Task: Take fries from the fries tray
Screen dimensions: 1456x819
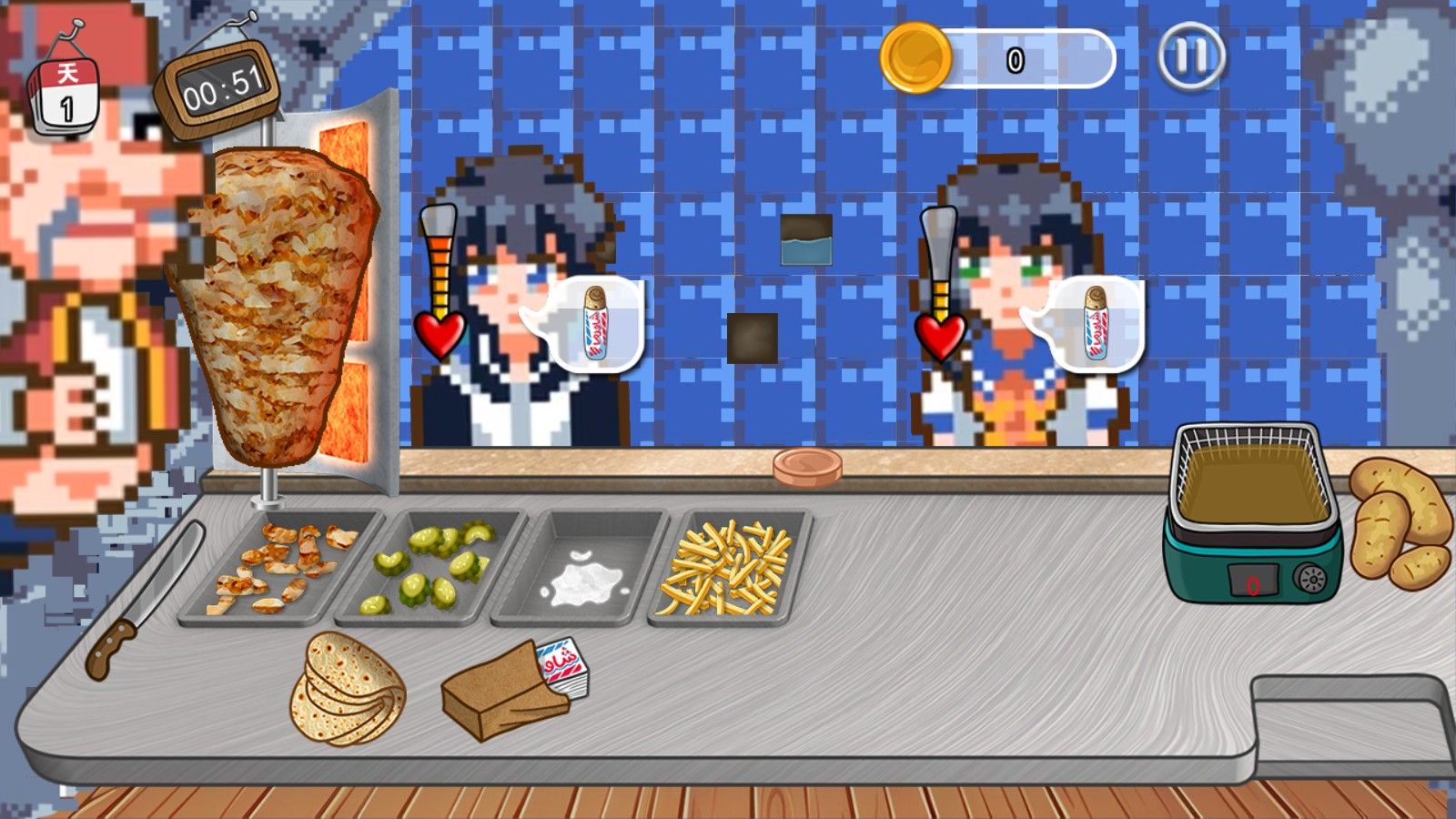Action: pos(728,569)
